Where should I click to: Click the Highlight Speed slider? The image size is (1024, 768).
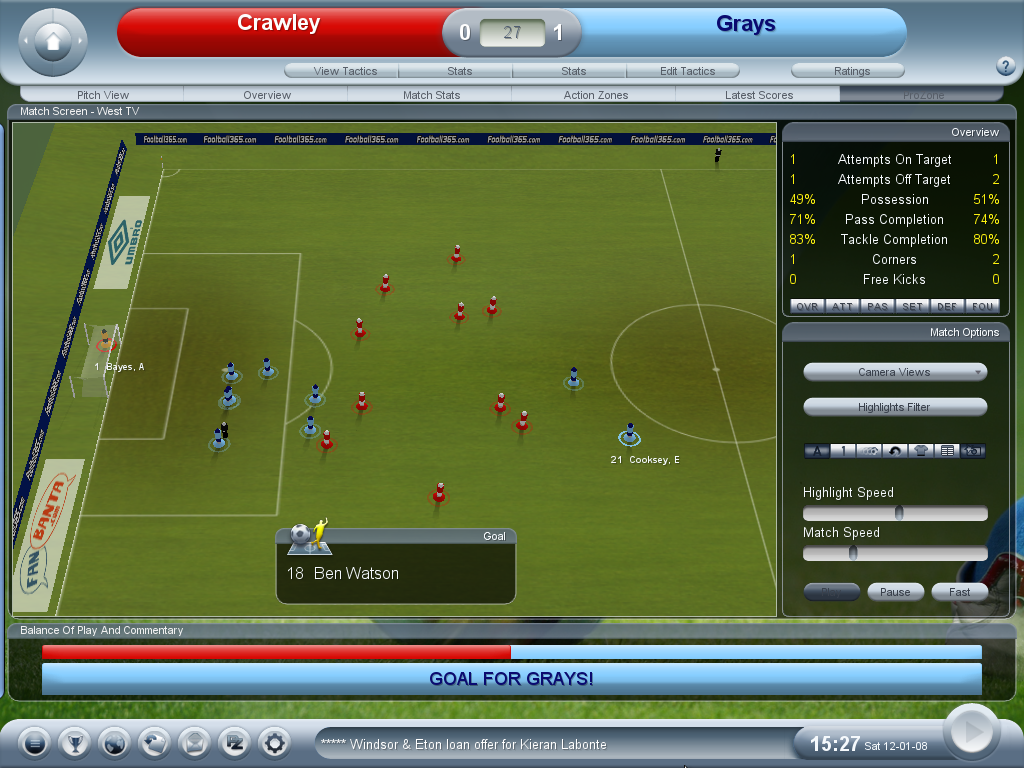coord(895,513)
